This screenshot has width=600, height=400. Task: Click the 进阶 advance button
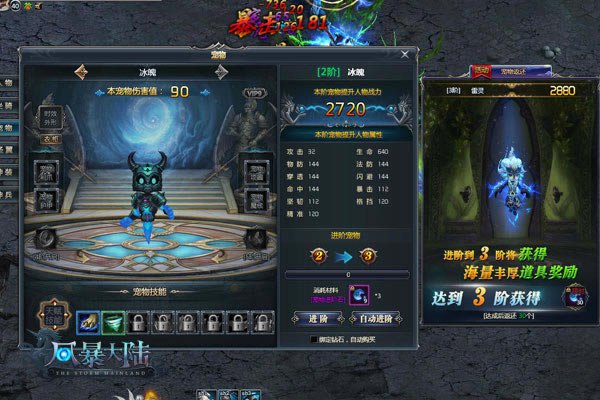[x=312, y=318]
